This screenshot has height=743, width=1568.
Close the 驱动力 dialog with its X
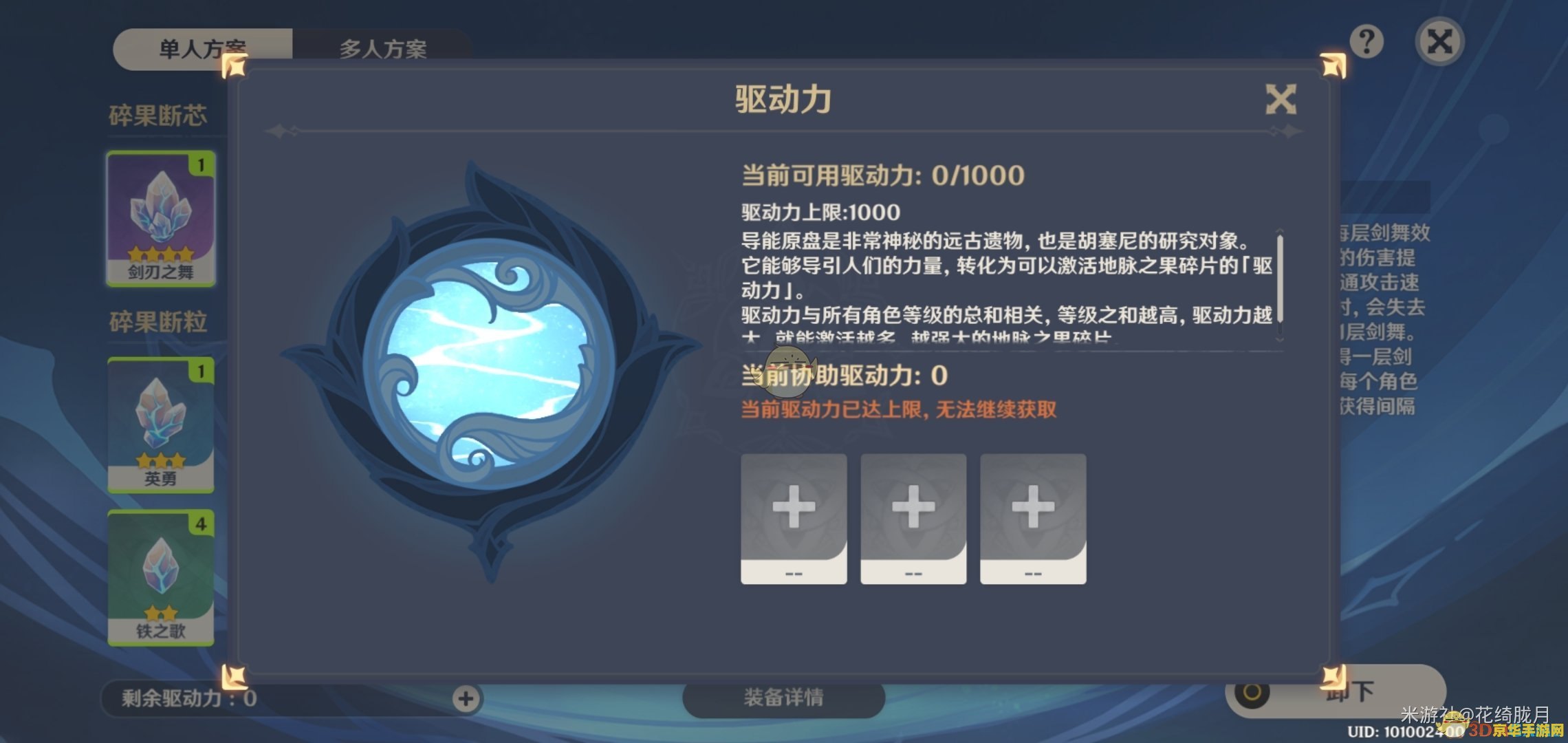point(1281,98)
